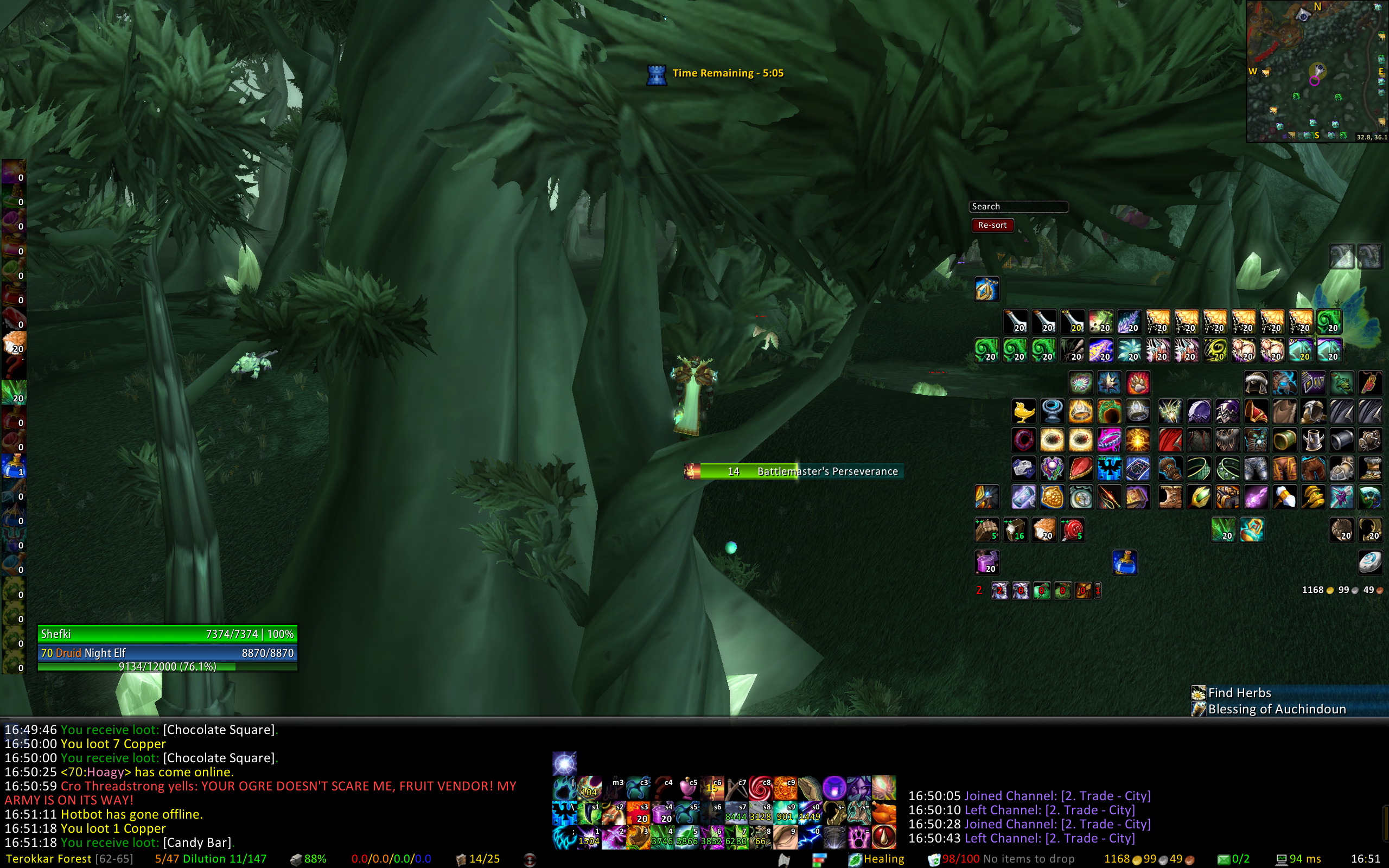Use the roasted chicken food button
The width and height of the screenshot is (1389, 868).
coord(884,813)
